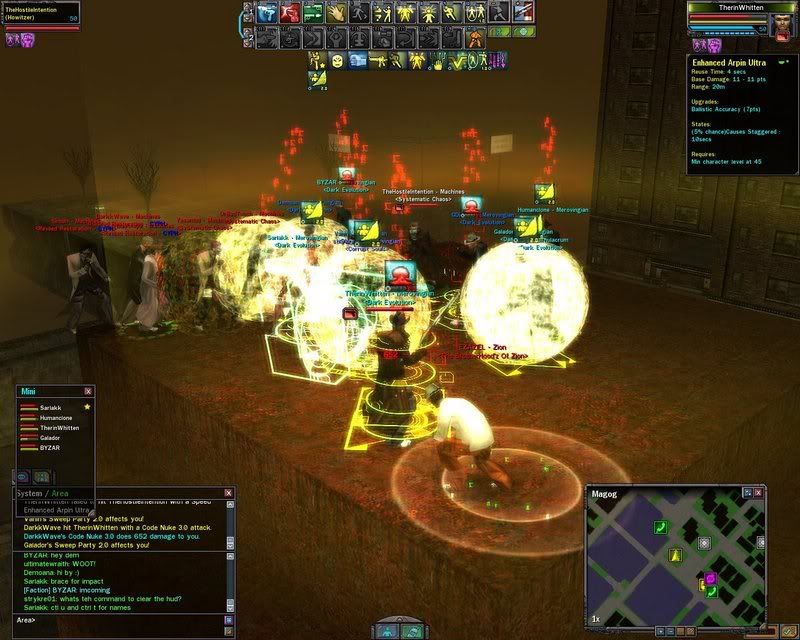
Task: Select team member Humanclone
Action: [57, 418]
